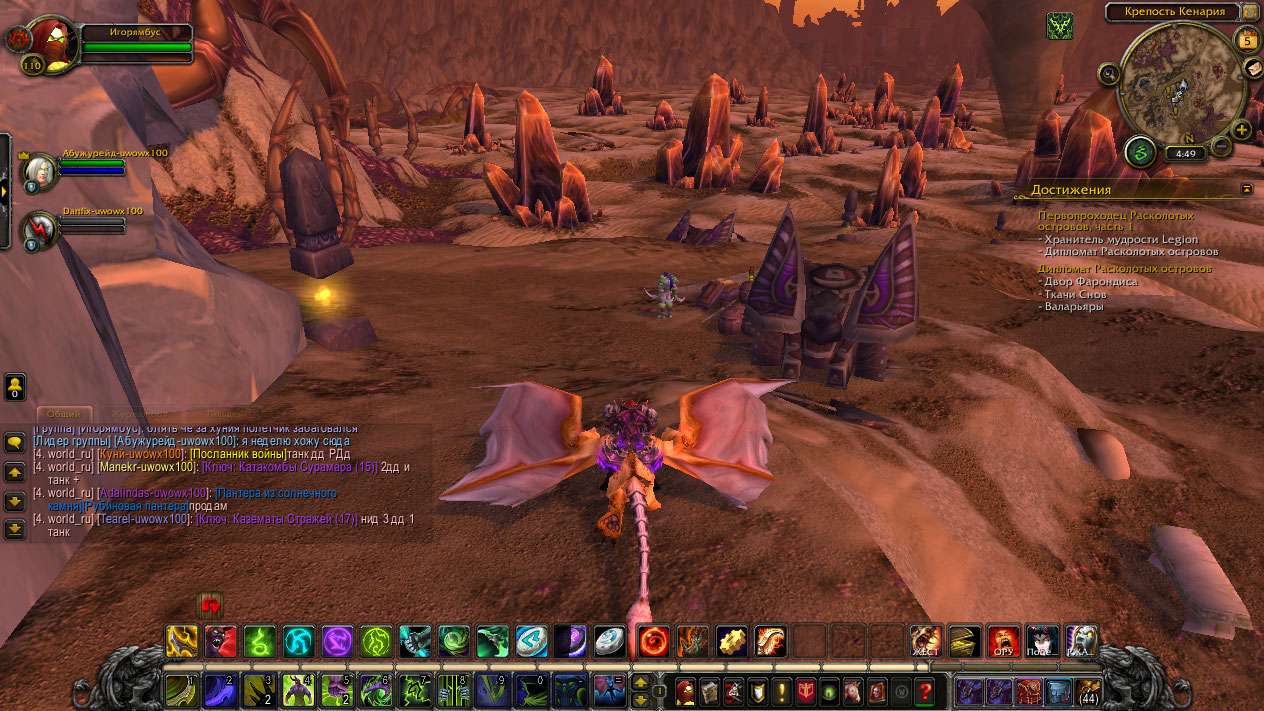
Task: Open the chat menu speech bubble button
Action: tap(15, 442)
